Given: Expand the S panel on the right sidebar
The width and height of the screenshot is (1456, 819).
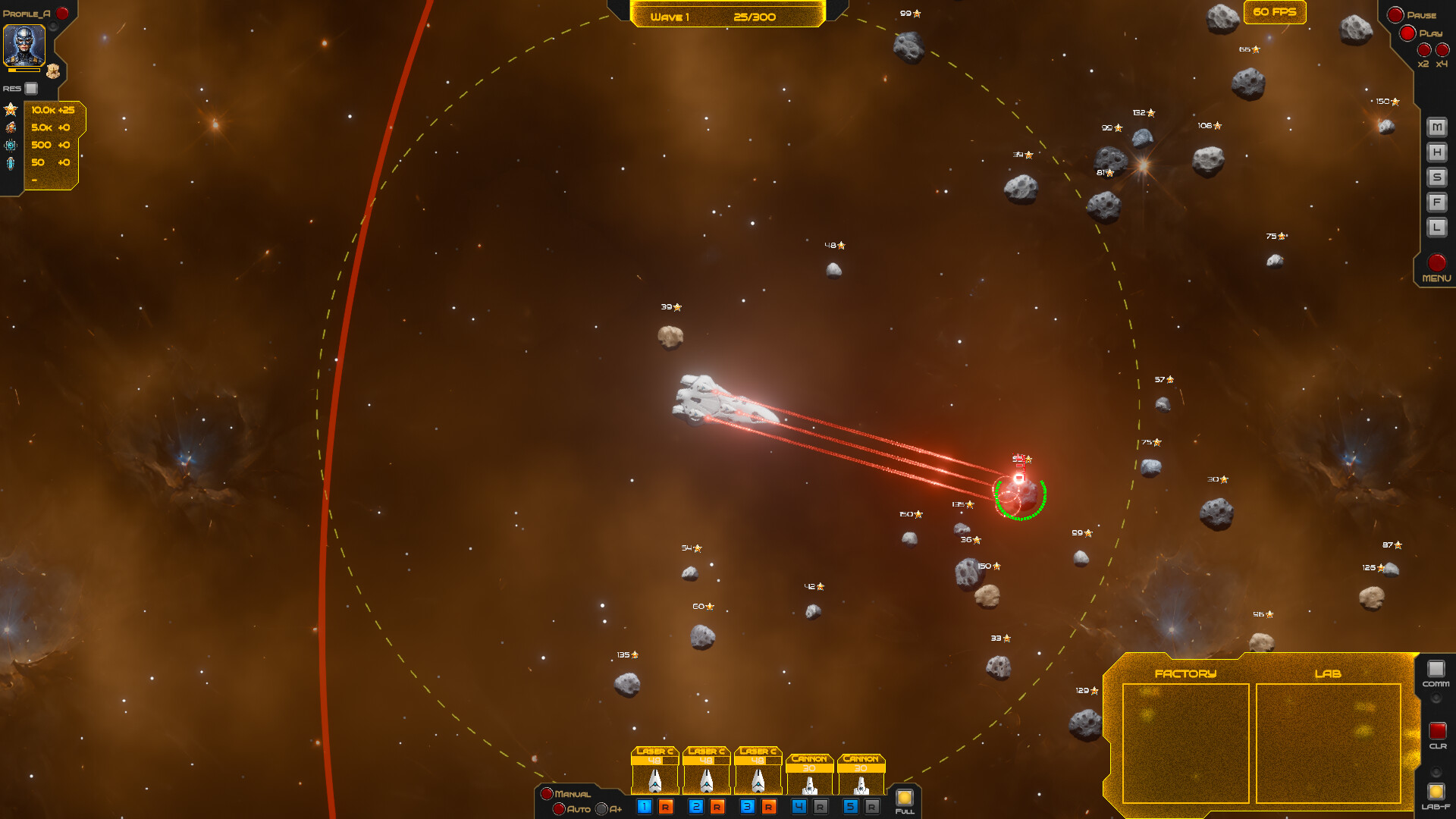Looking at the screenshot, I should pos(1436,177).
